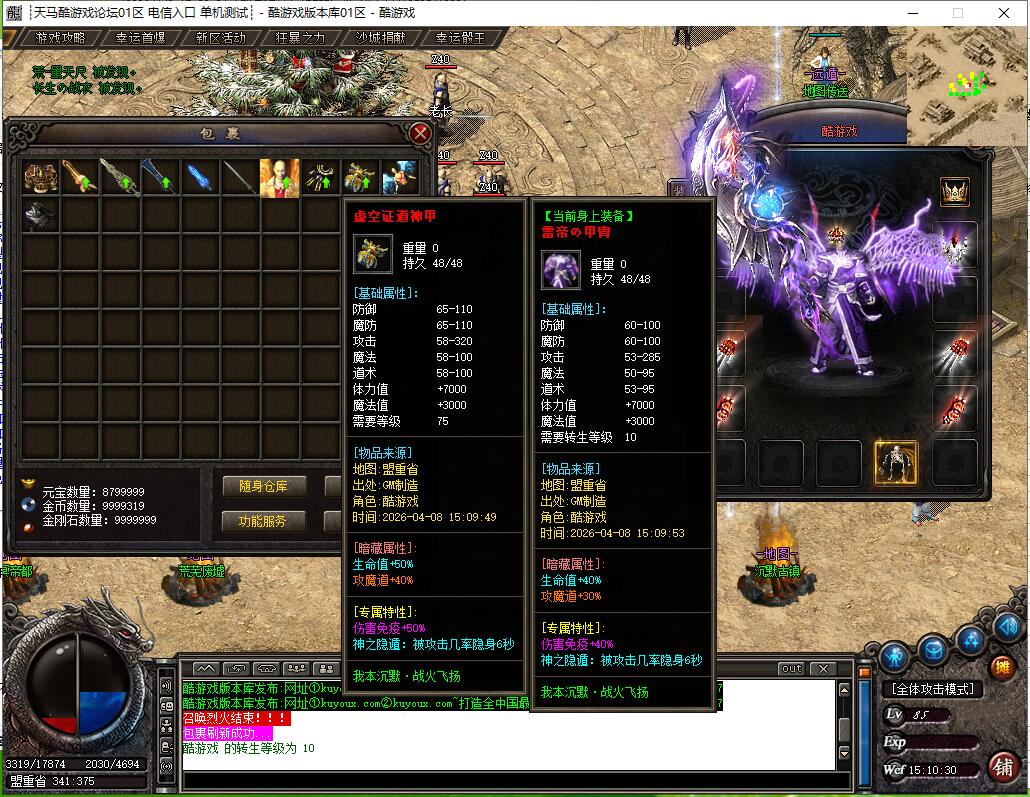Open the 功能服务 function services
The width and height of the screenshot is (1030, 797).
[263, 521]
